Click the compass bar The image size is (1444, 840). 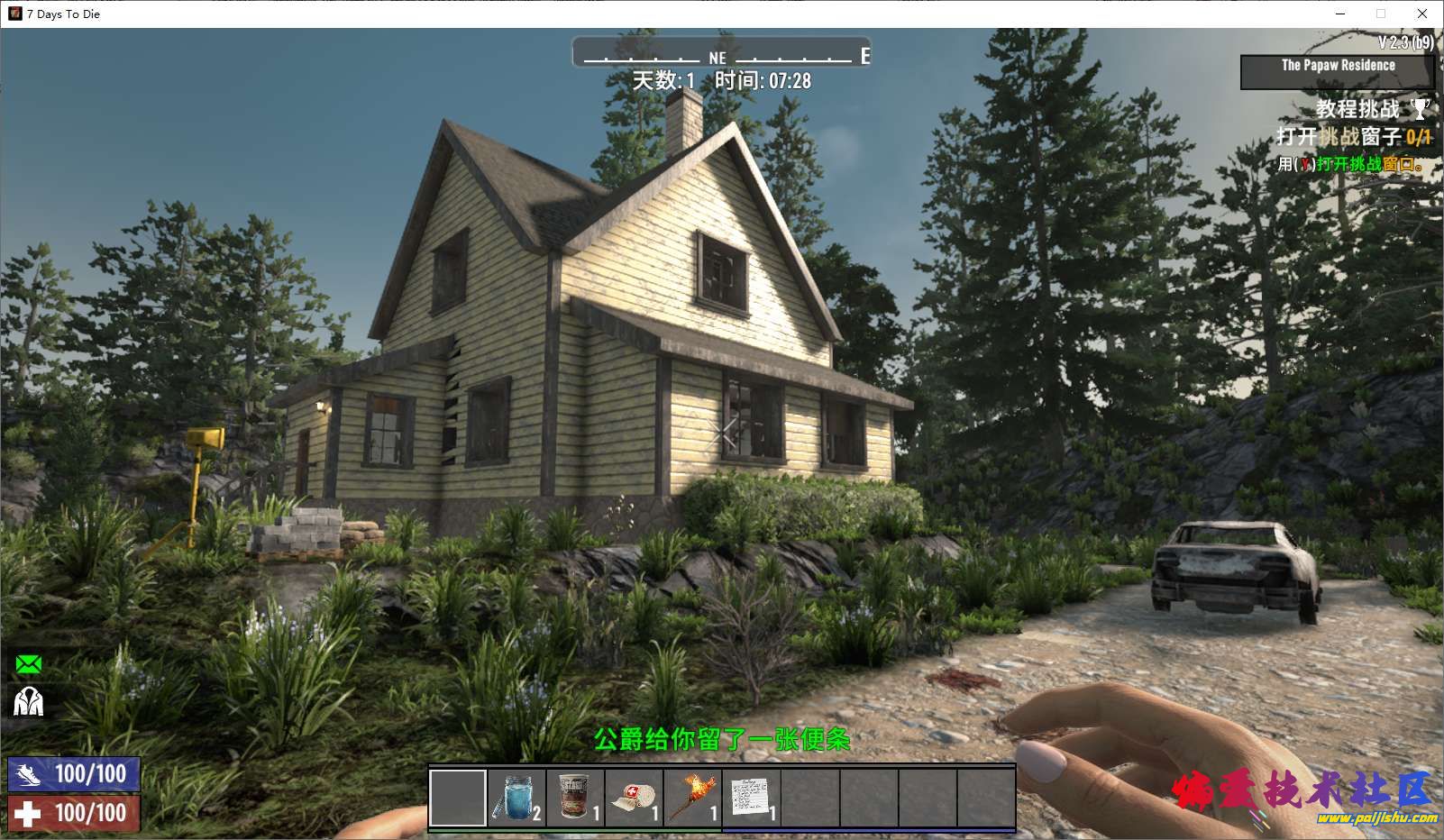point(721,54)
